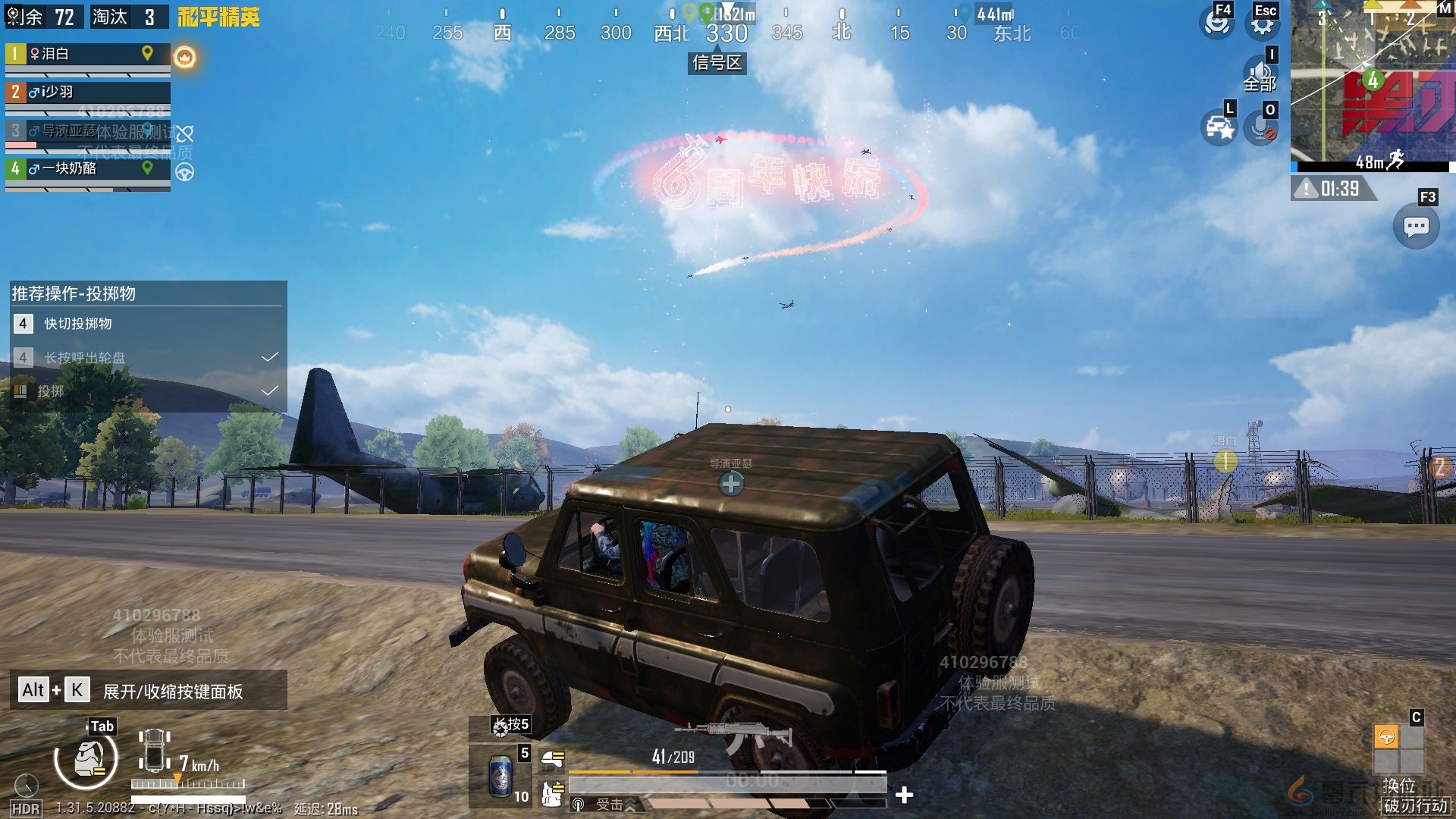Click the white plus next to health bar
The width and height of the screenshot is (1456, 819).
(x=904, y=795)
